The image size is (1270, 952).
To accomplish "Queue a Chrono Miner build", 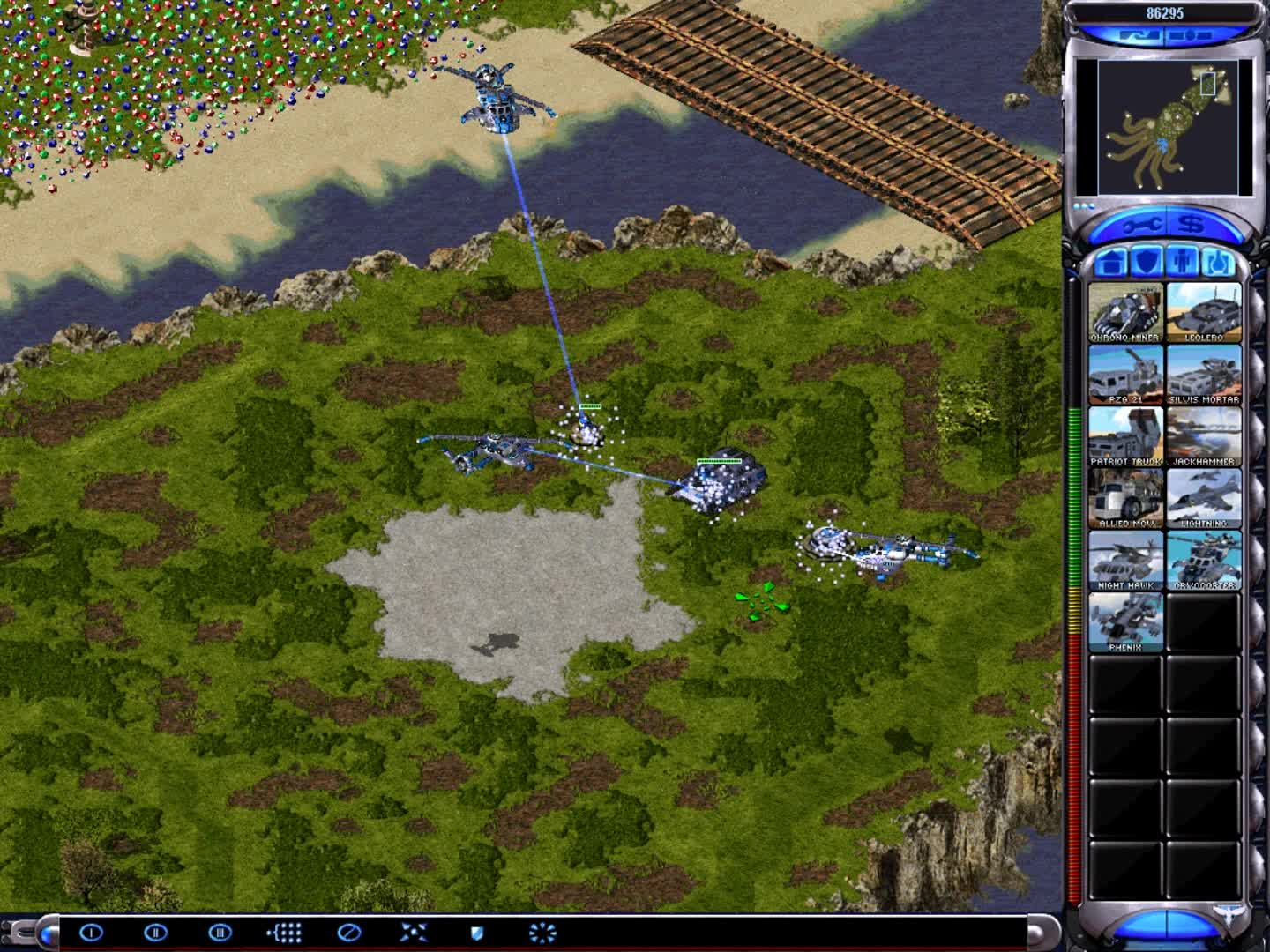I will coord(1125,312).
